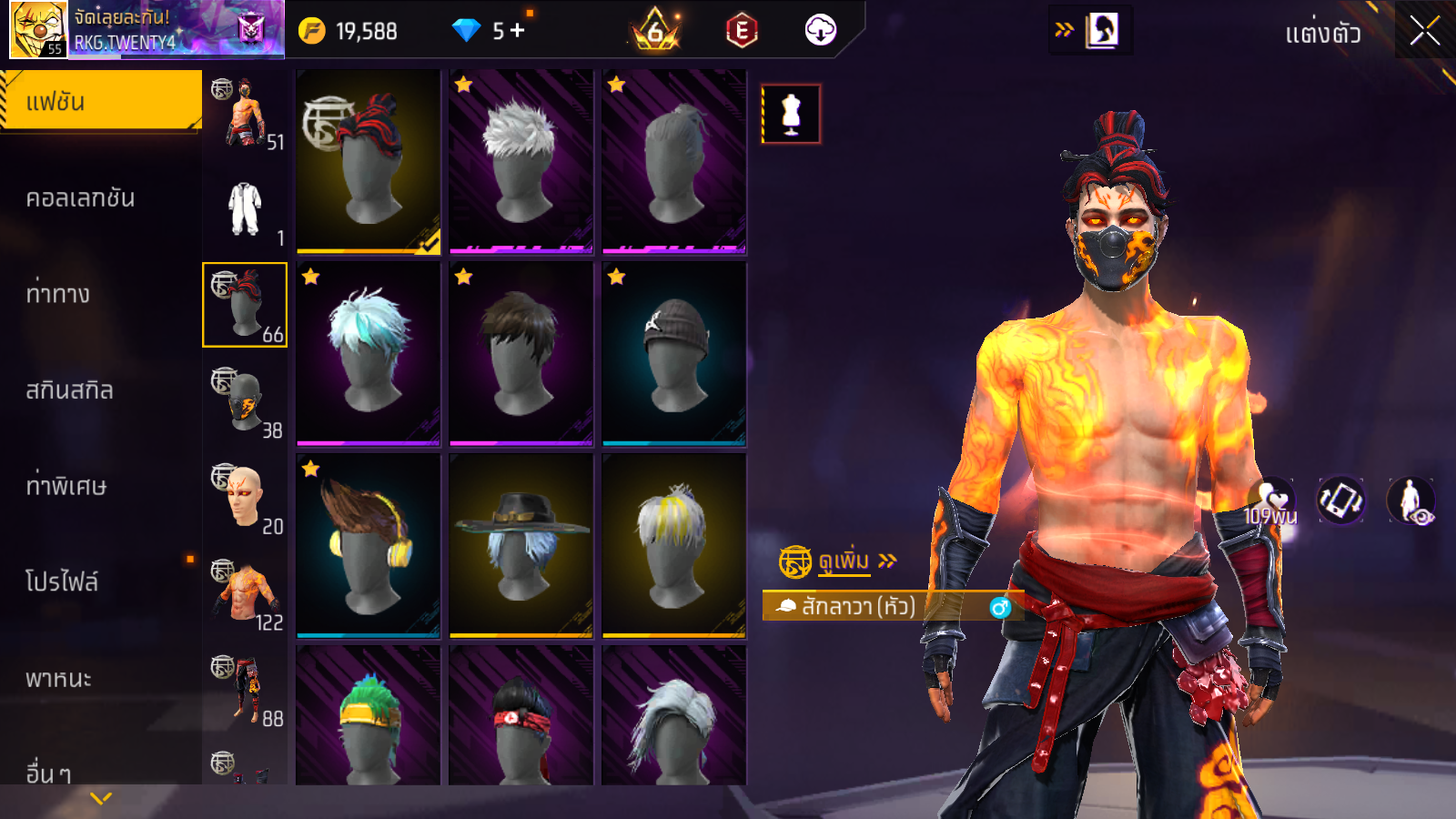Toggle the character visibility eye icon
The image size is (1456, 819).
point(1410,500)
